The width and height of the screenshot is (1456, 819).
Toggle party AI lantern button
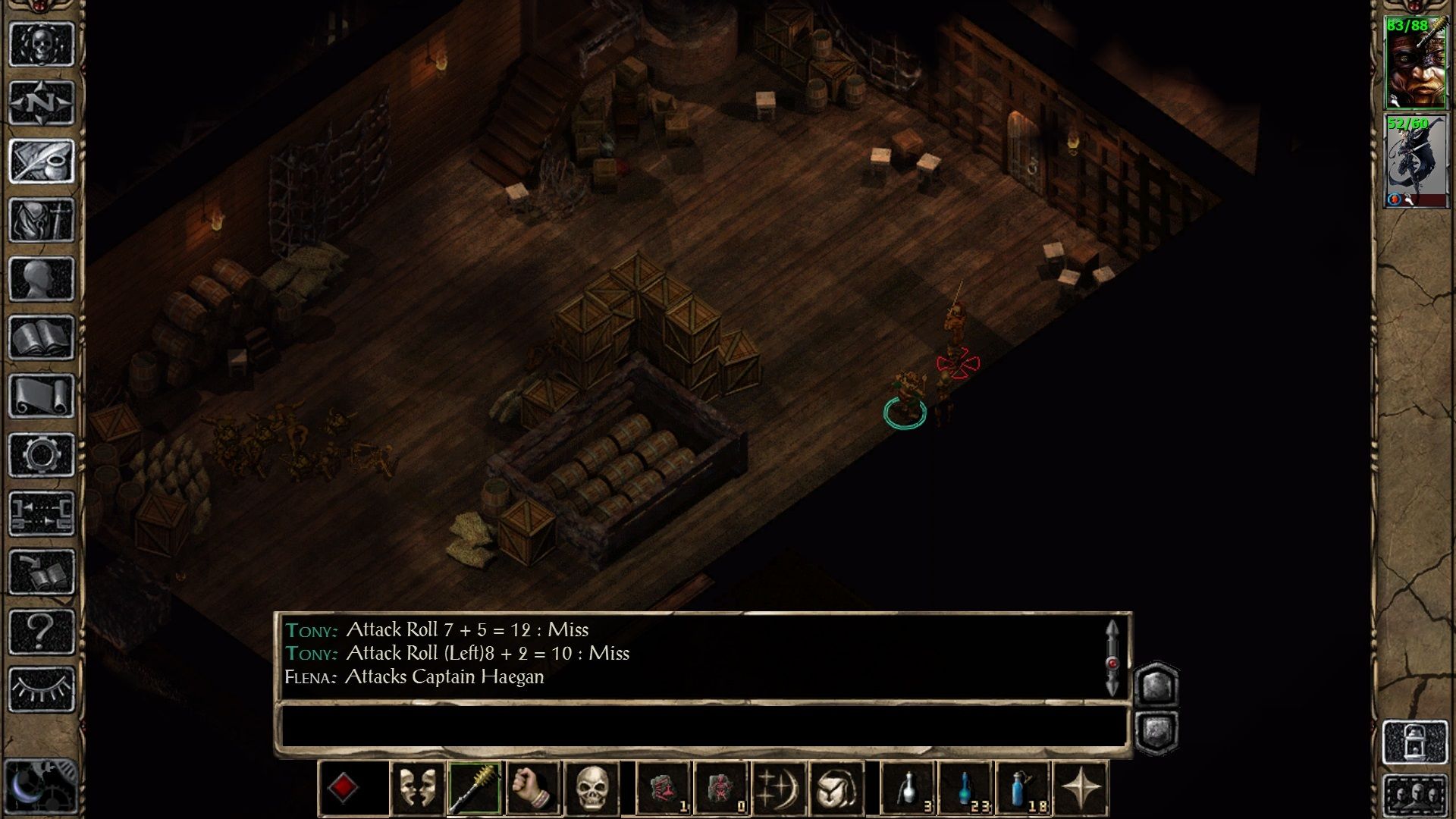point(1415,742)
